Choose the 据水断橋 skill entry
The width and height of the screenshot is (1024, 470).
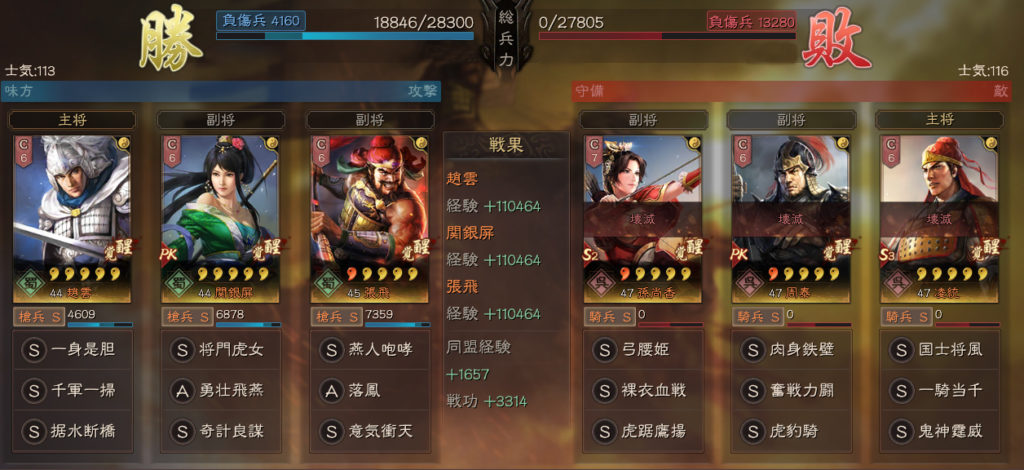[x=71, y=432]
